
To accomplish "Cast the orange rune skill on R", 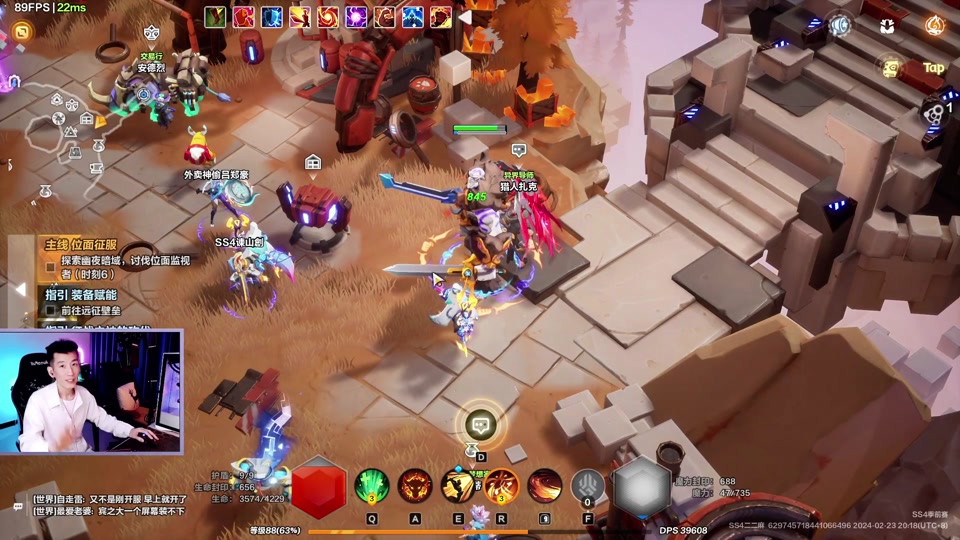I will (x=501, y=486).
